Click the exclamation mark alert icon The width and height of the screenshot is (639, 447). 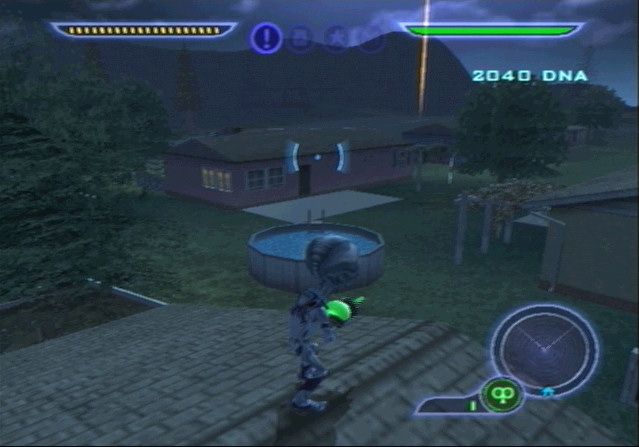pyautogui.click(x=266, y=38)
